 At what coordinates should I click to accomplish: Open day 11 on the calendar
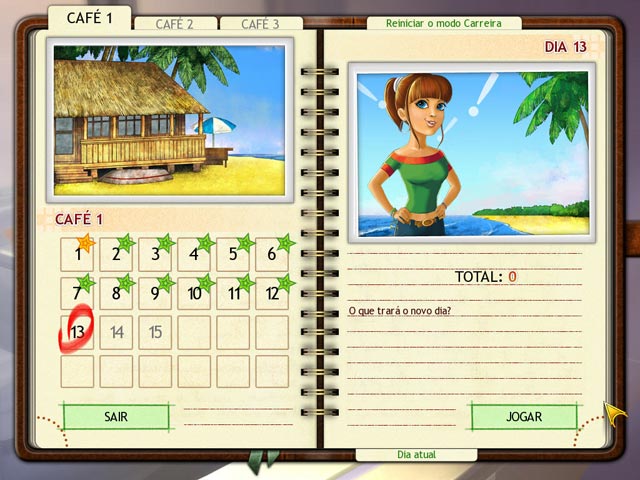coord(233,293)
